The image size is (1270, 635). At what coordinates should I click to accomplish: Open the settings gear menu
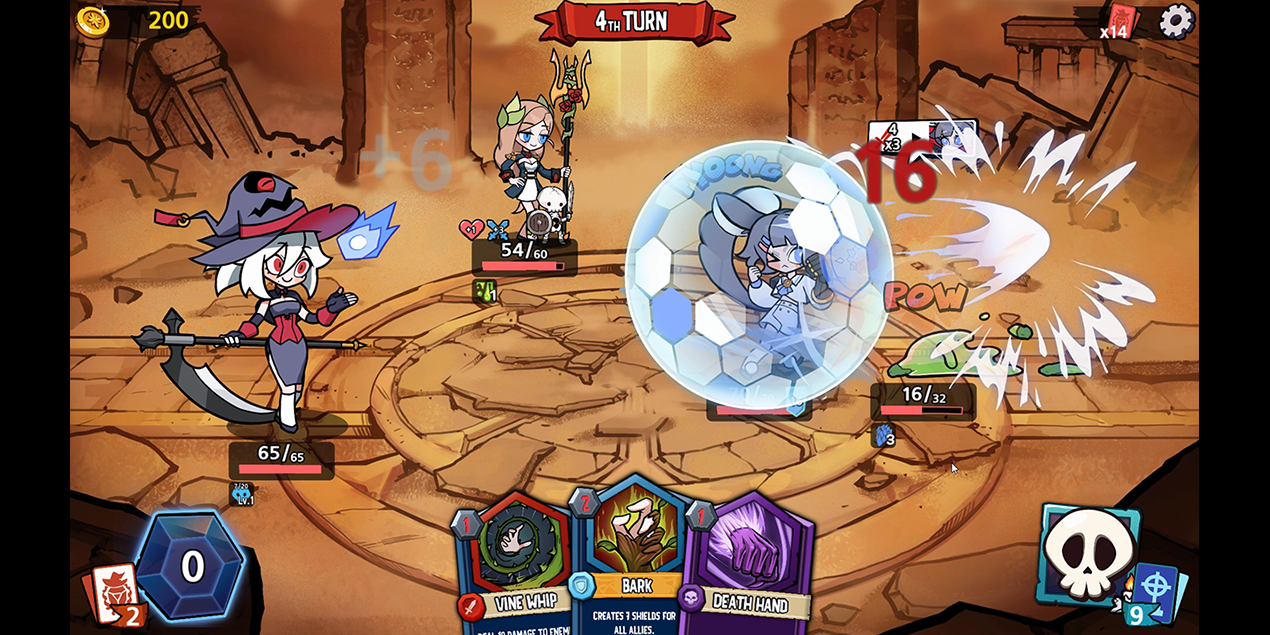[x=1176, y=21]
